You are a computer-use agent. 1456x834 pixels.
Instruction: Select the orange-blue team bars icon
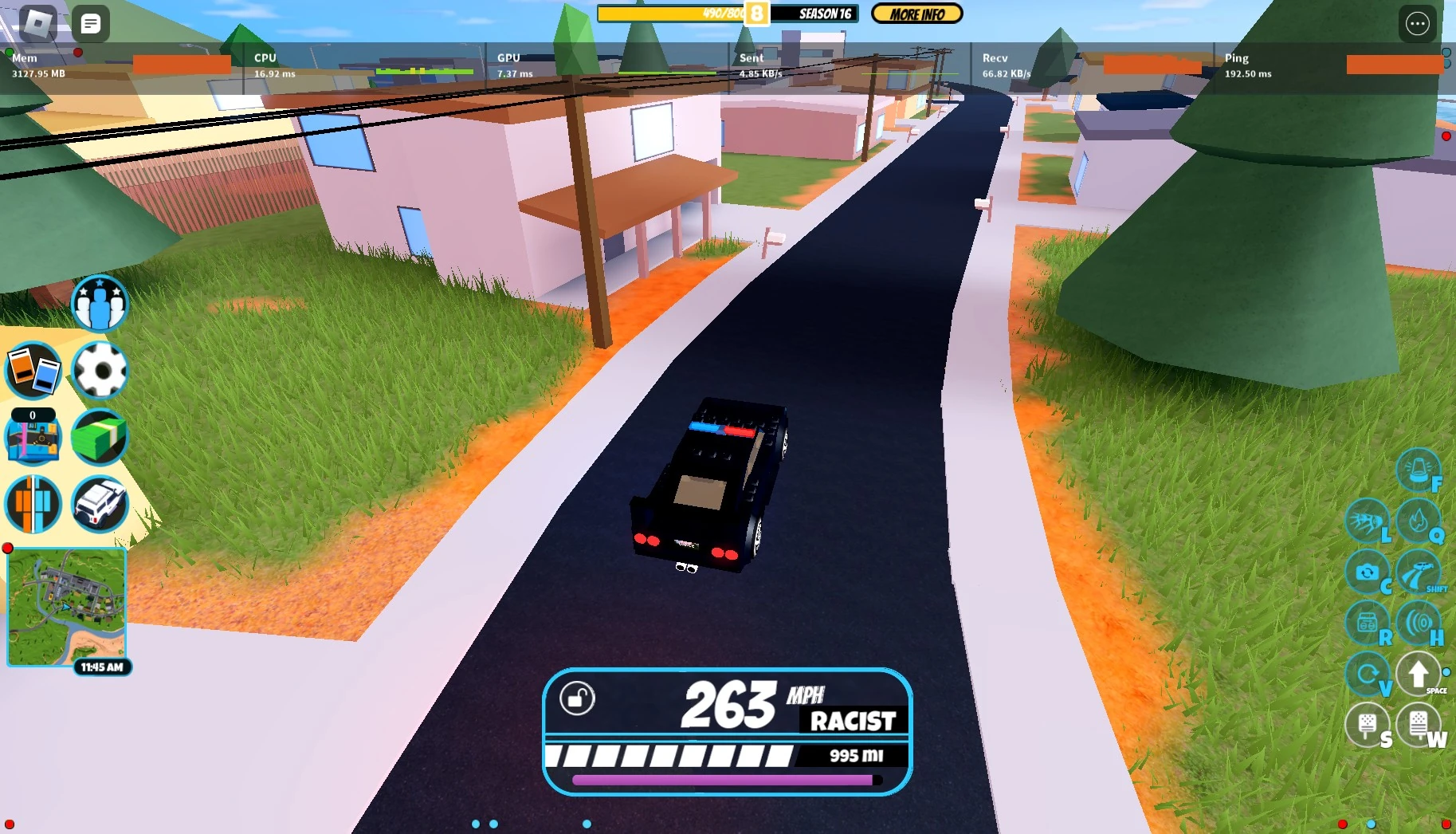(x=33, y=503)
